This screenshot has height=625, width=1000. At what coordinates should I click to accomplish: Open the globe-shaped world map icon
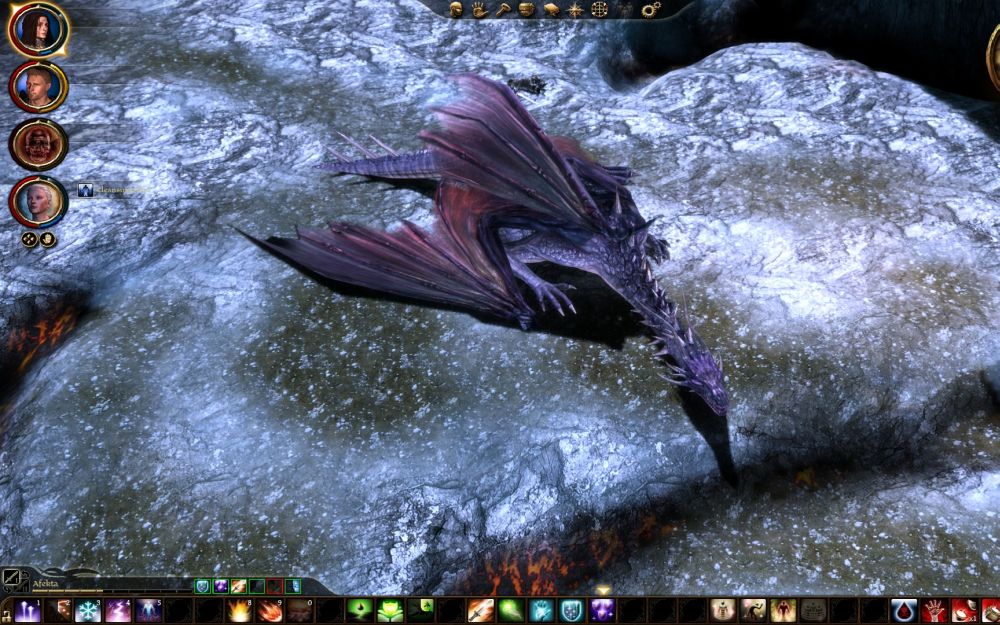tap(600, 9)
